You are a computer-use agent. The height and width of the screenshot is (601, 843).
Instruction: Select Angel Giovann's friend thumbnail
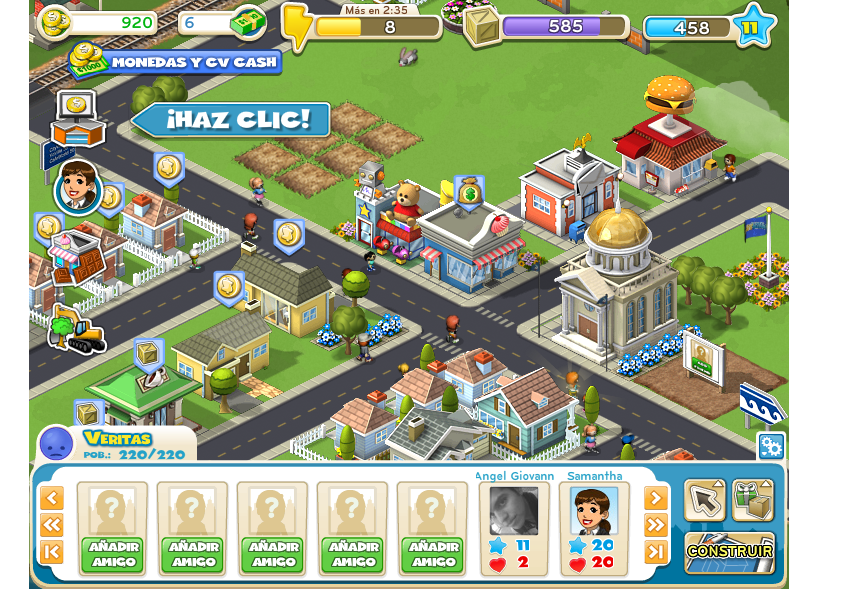514,511
